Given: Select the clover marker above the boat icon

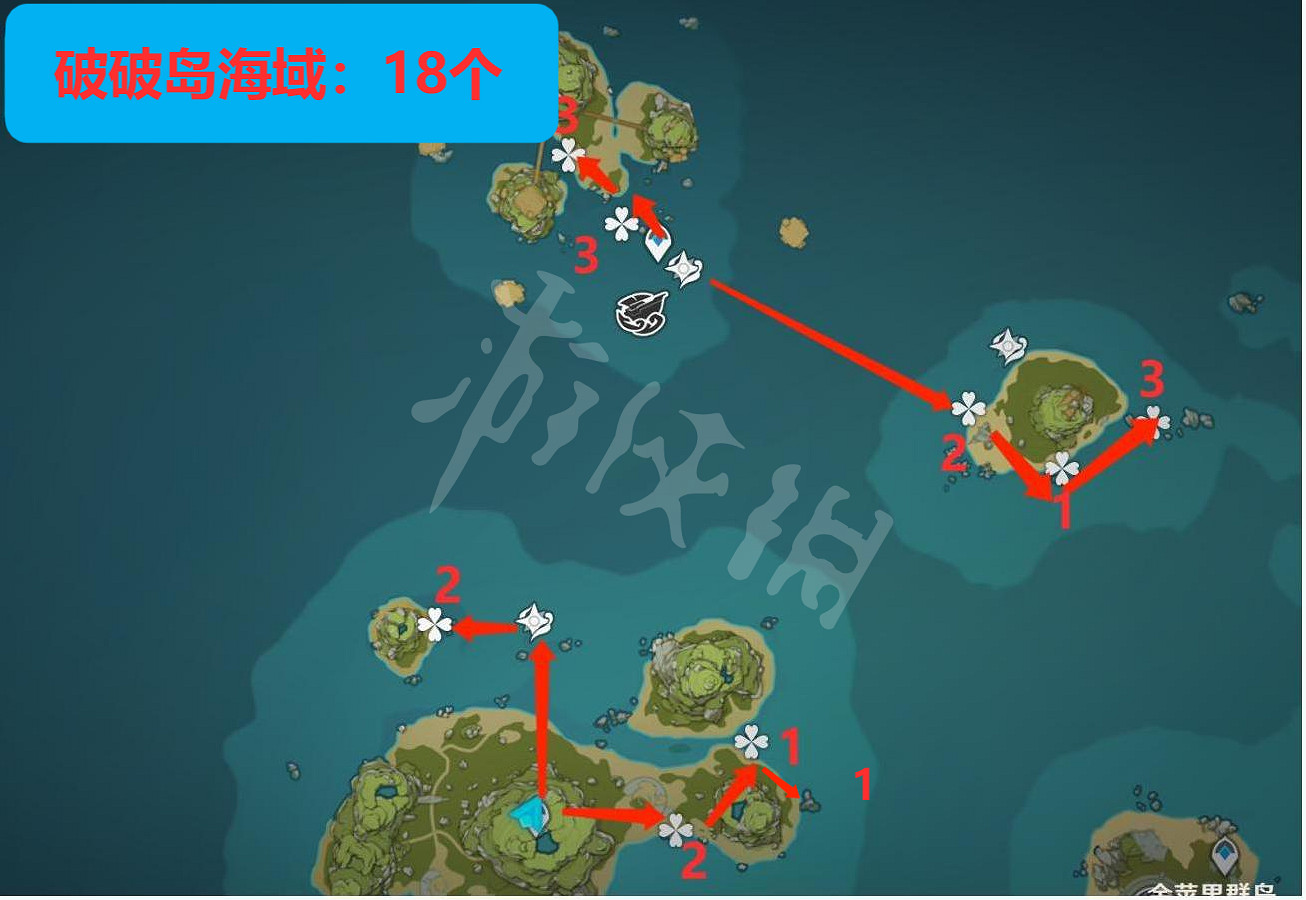Looking at the screenshot, I should 620,225.
